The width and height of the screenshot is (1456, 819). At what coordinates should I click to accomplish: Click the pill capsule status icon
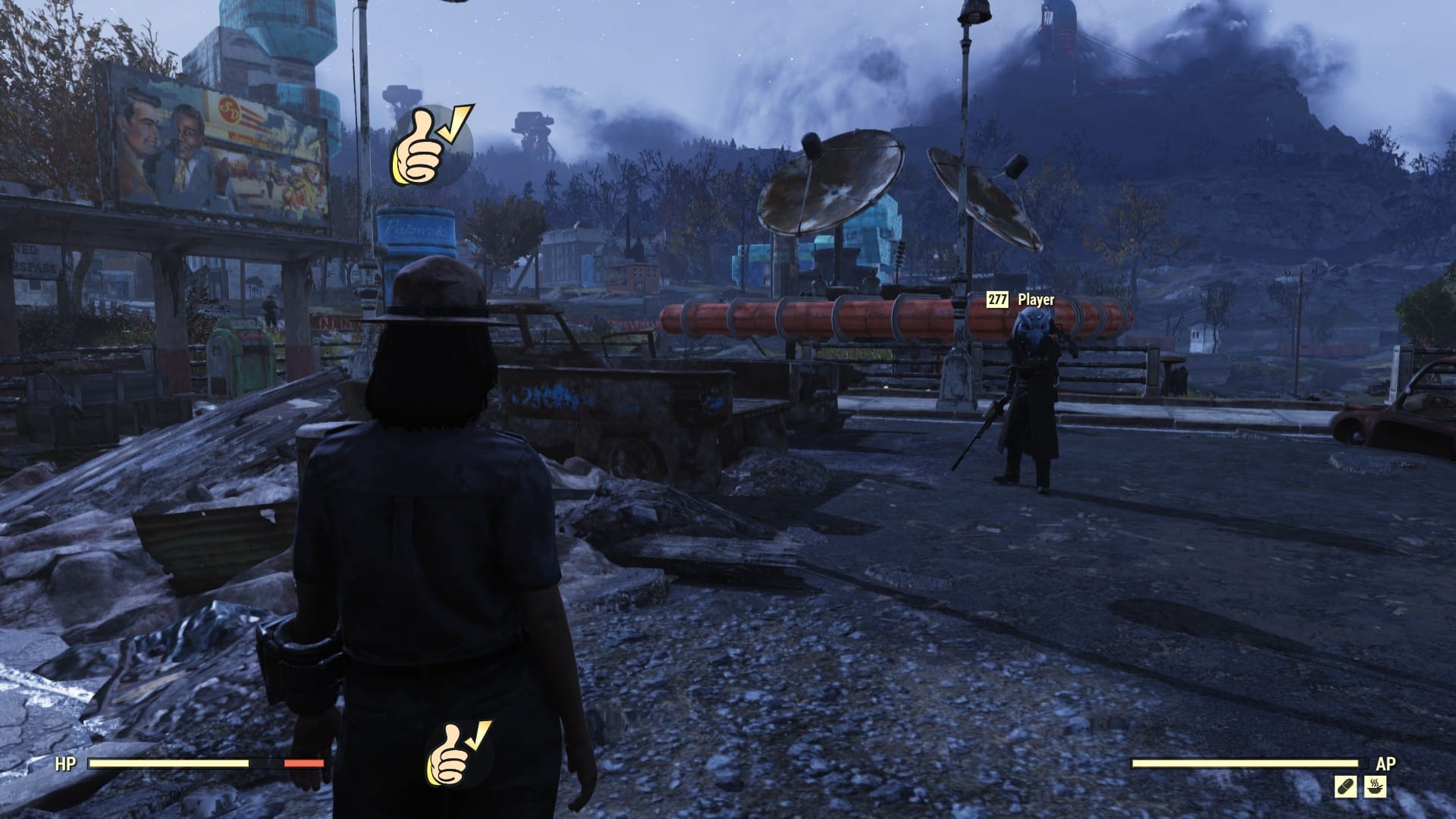[1346, 787]
